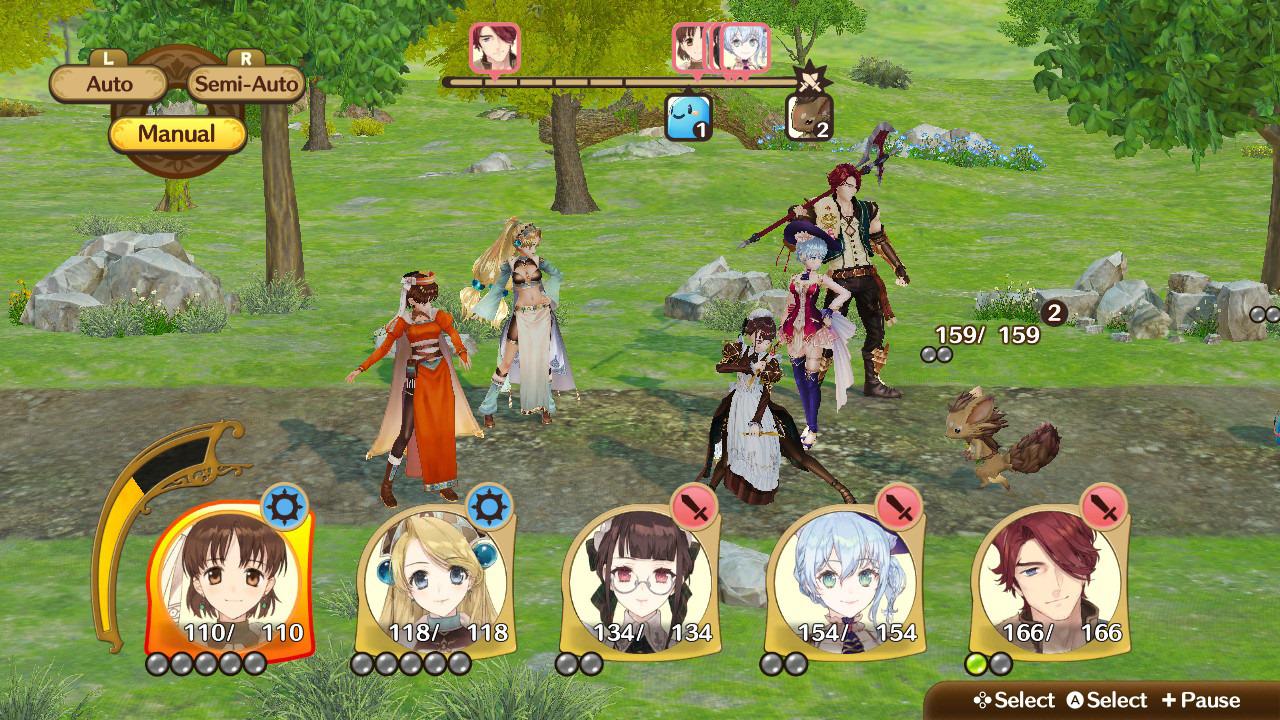The width and height of the screenshot is (1280, 720).
Task: Select the silver-haired girl turn order marker
Action: coord(745,47)
